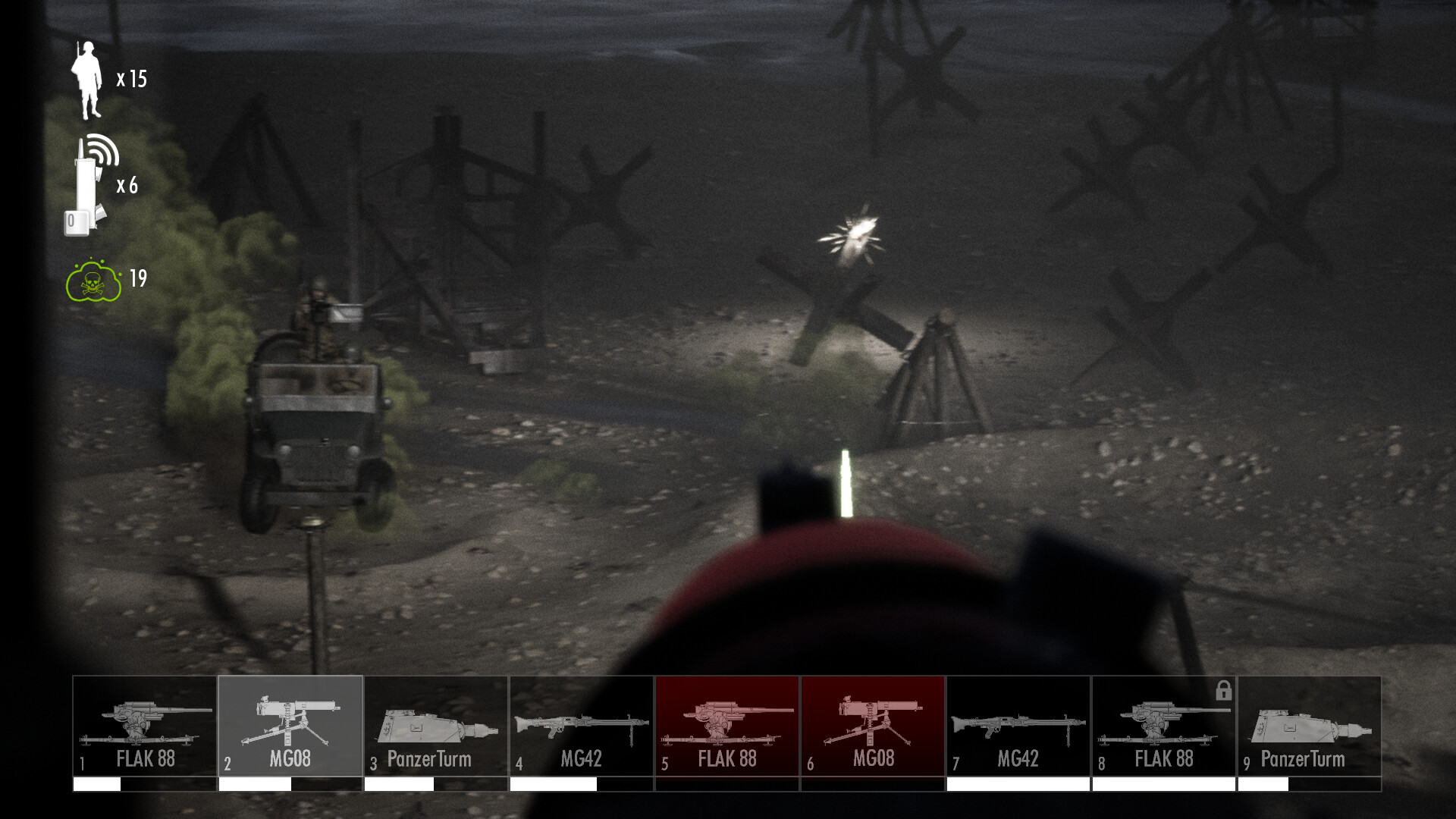Select the MG42 in slot 7
Image resolution: width=1456 pixels, height=819 pixels.
(1018, 724)
